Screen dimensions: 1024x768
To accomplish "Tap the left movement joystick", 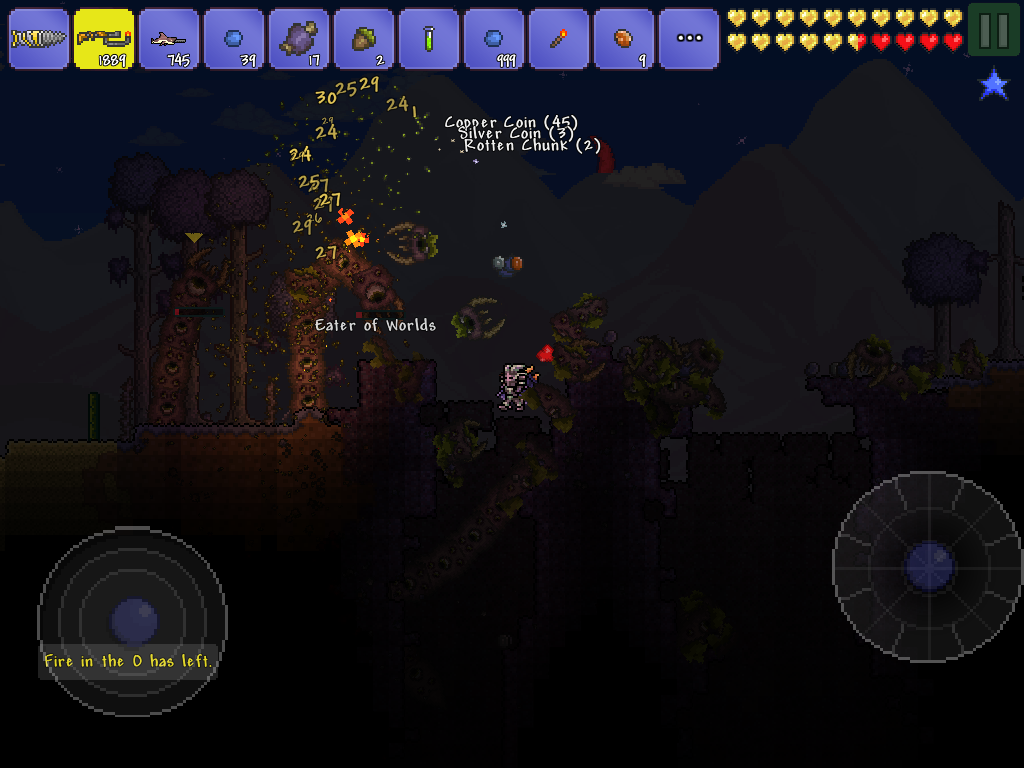I will coord(132,621).
